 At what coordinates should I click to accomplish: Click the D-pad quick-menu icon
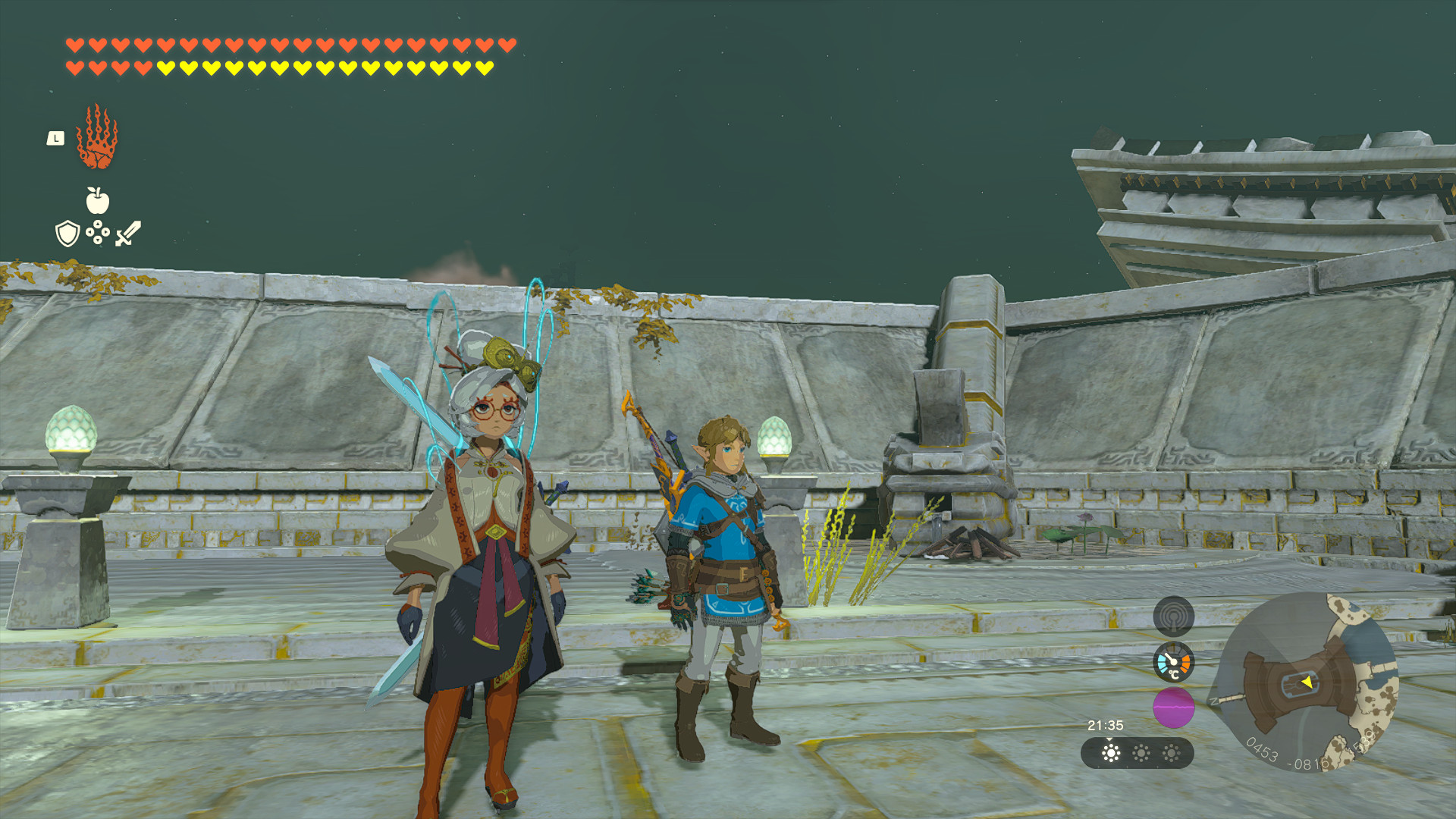point(98,233)
